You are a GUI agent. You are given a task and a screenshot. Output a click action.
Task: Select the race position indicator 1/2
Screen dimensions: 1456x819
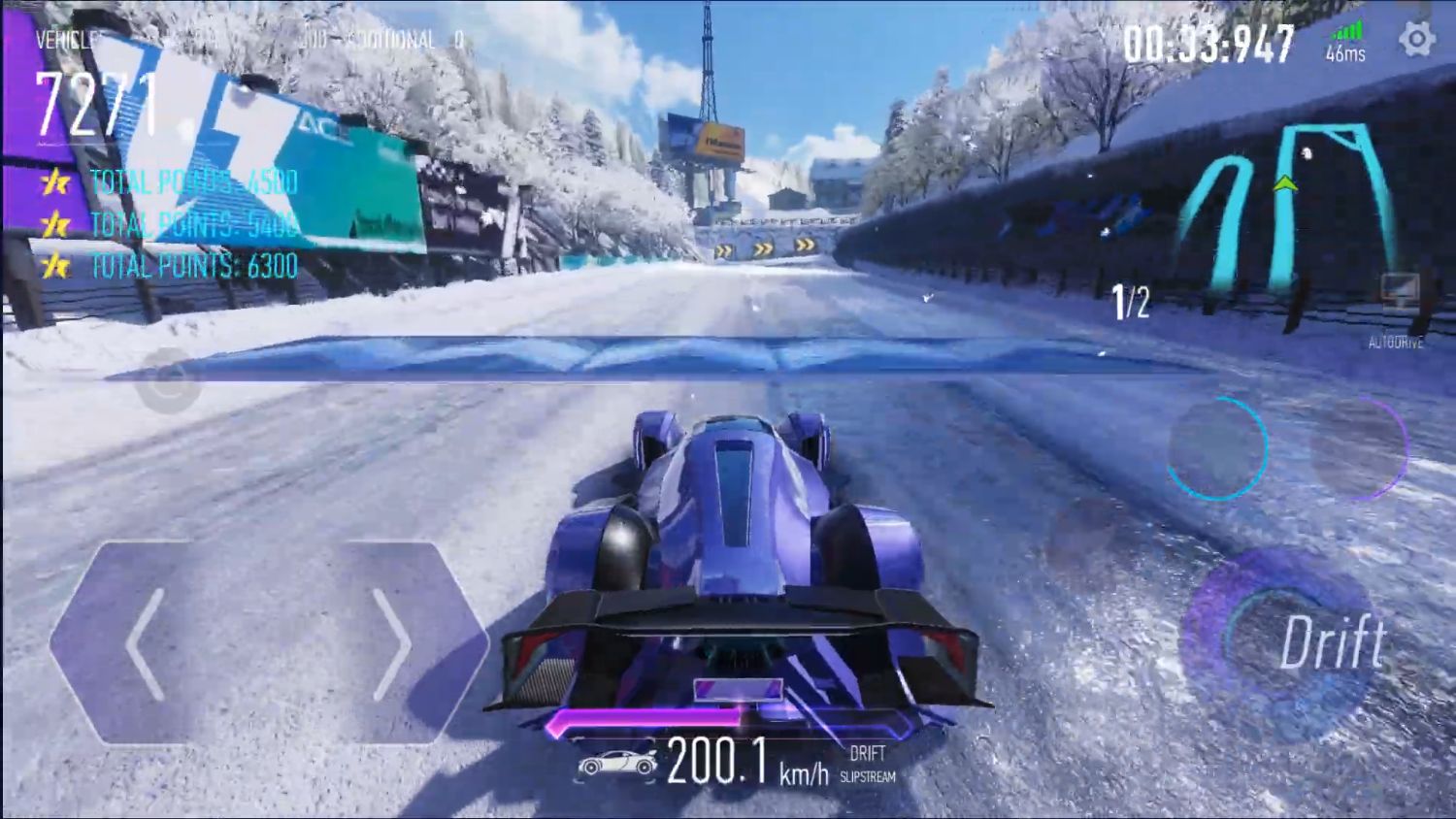coord(1130,300)
